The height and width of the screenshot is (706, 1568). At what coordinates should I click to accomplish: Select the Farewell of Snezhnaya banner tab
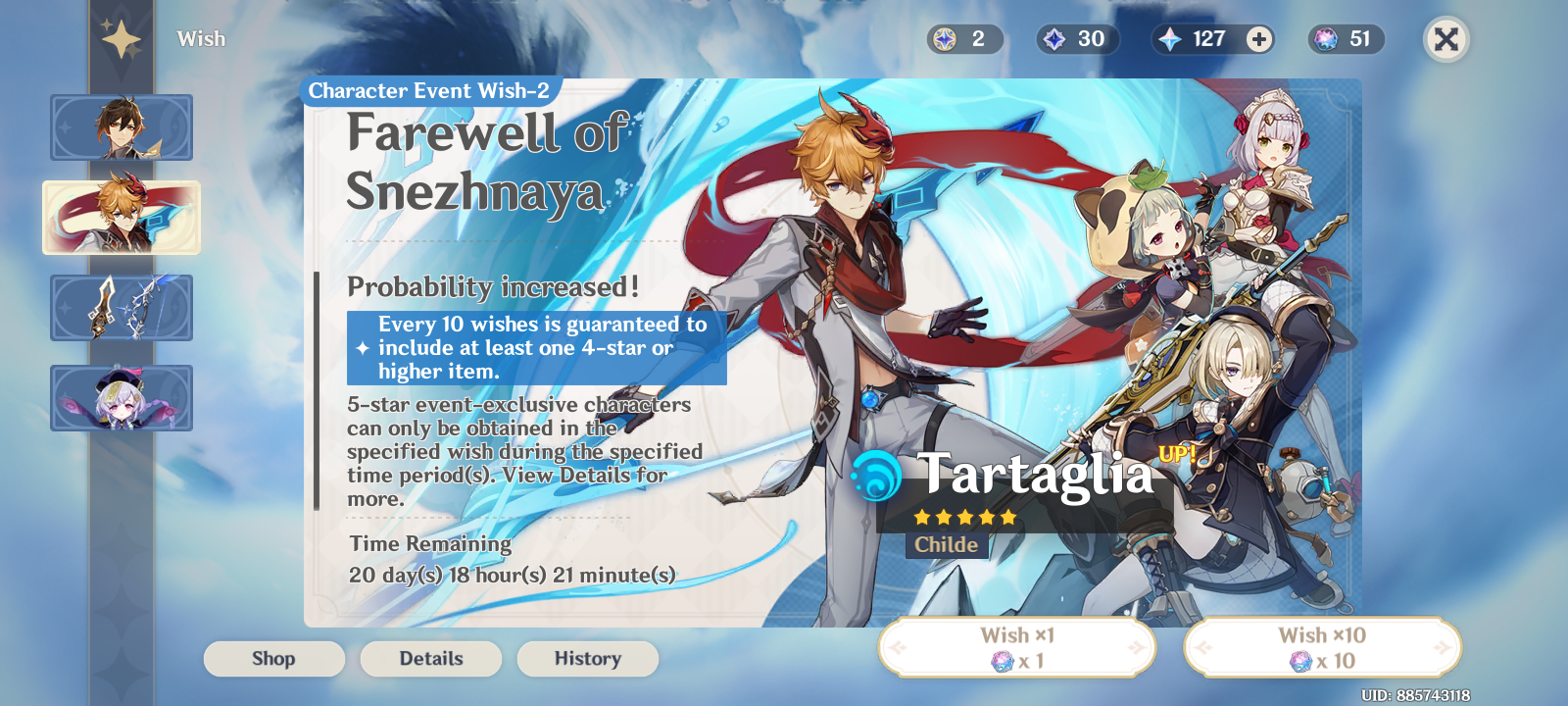point(121,217)
